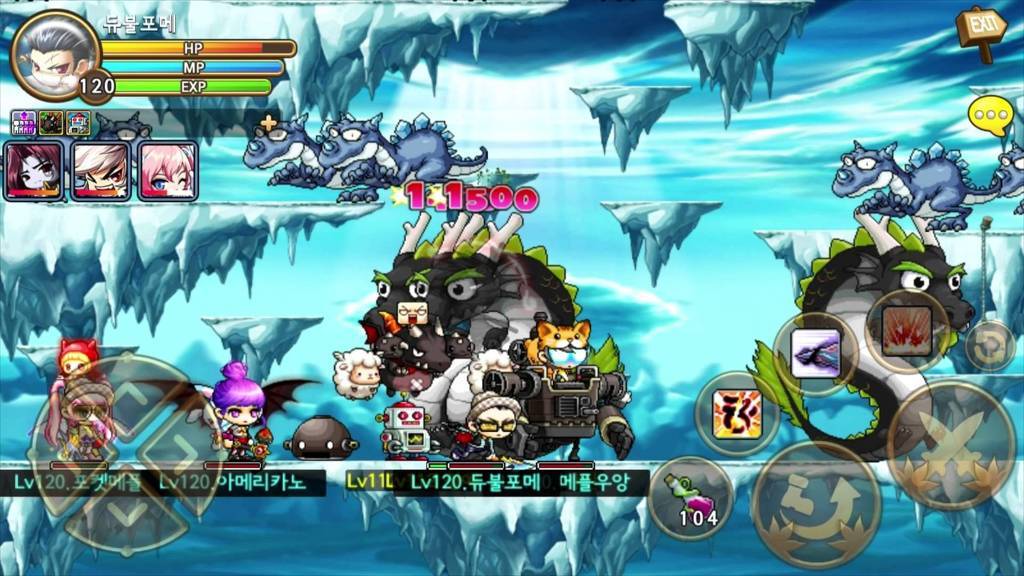Use the potion with 104 remaining
Image resolution: width=1024 pixels, height=576 pixels.
click(691, 498)
